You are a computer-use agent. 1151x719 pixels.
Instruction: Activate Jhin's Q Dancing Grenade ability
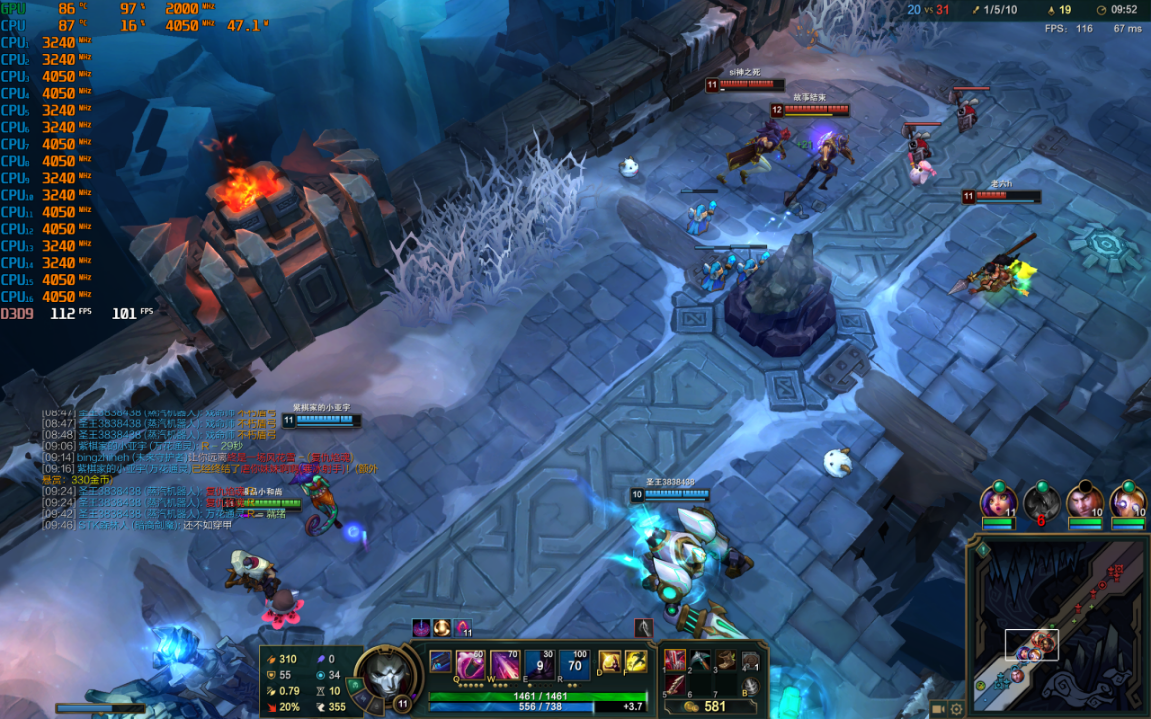471,665
